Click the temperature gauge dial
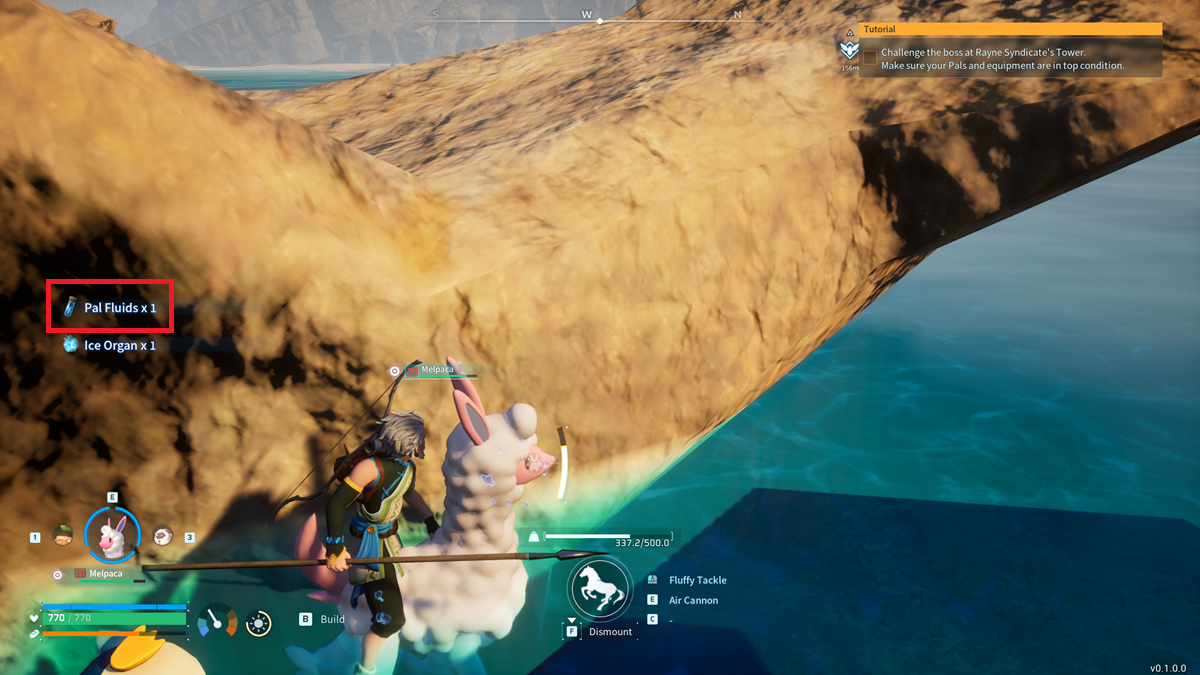The width and height of the screenshot is (1200, 675). [217, 622]
